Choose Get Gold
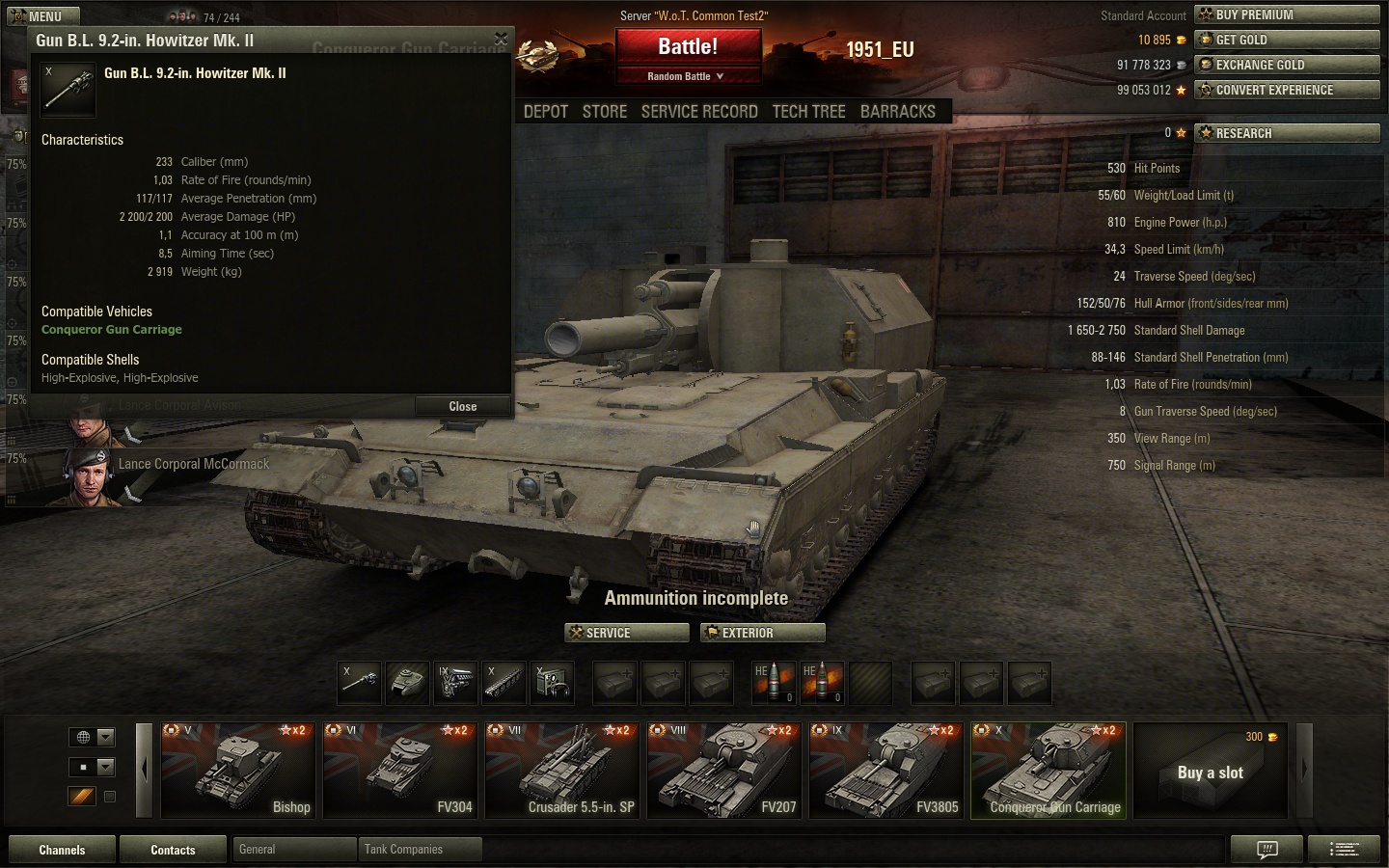Image resolution: width=1389 pixels, height=868 pixels. 1287,40
